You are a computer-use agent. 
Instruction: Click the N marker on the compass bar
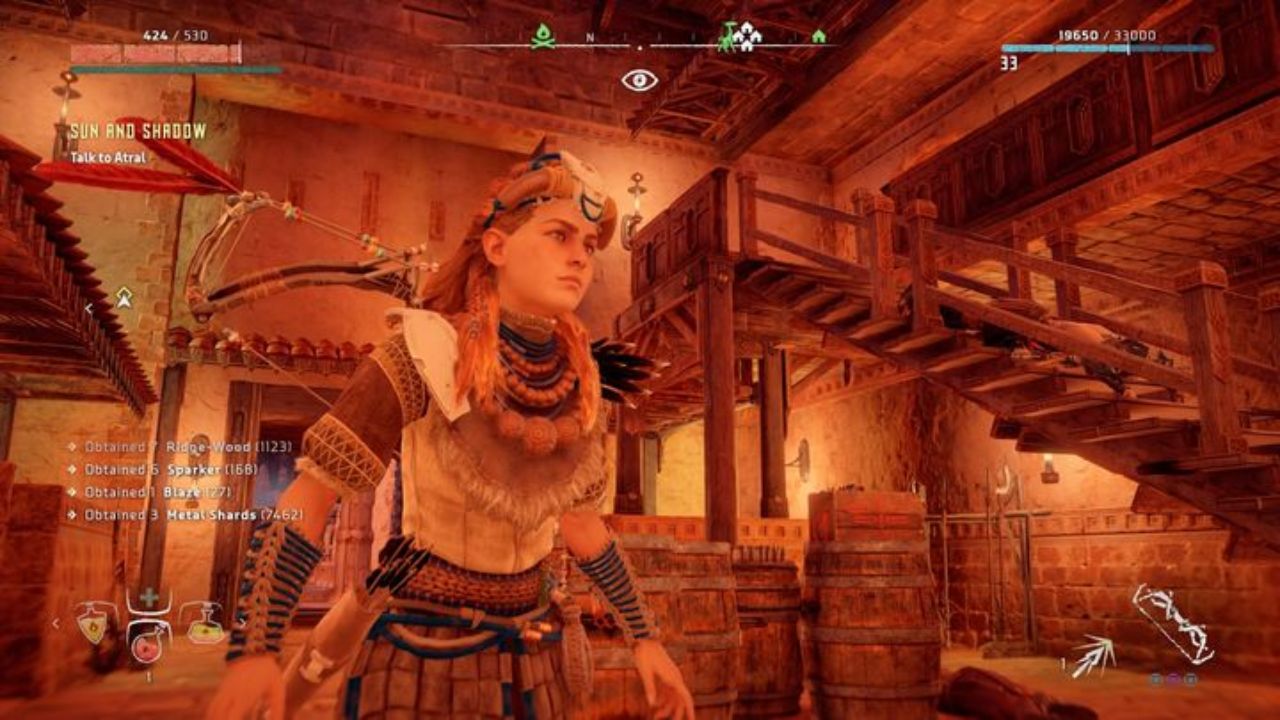[588, 36]
